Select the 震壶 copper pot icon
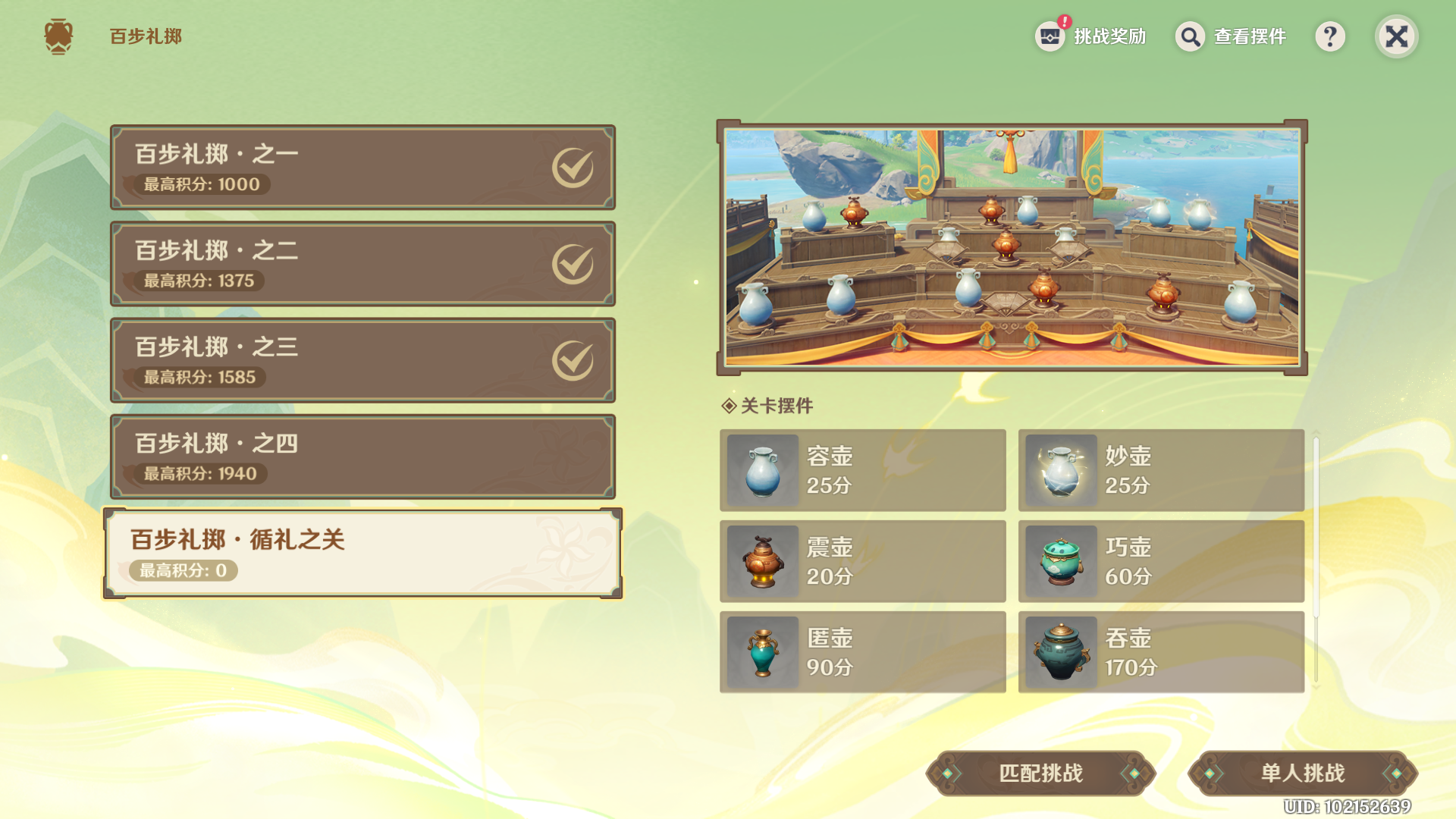The height and width of the screenshot is (819, 1456). coord(761,561)
